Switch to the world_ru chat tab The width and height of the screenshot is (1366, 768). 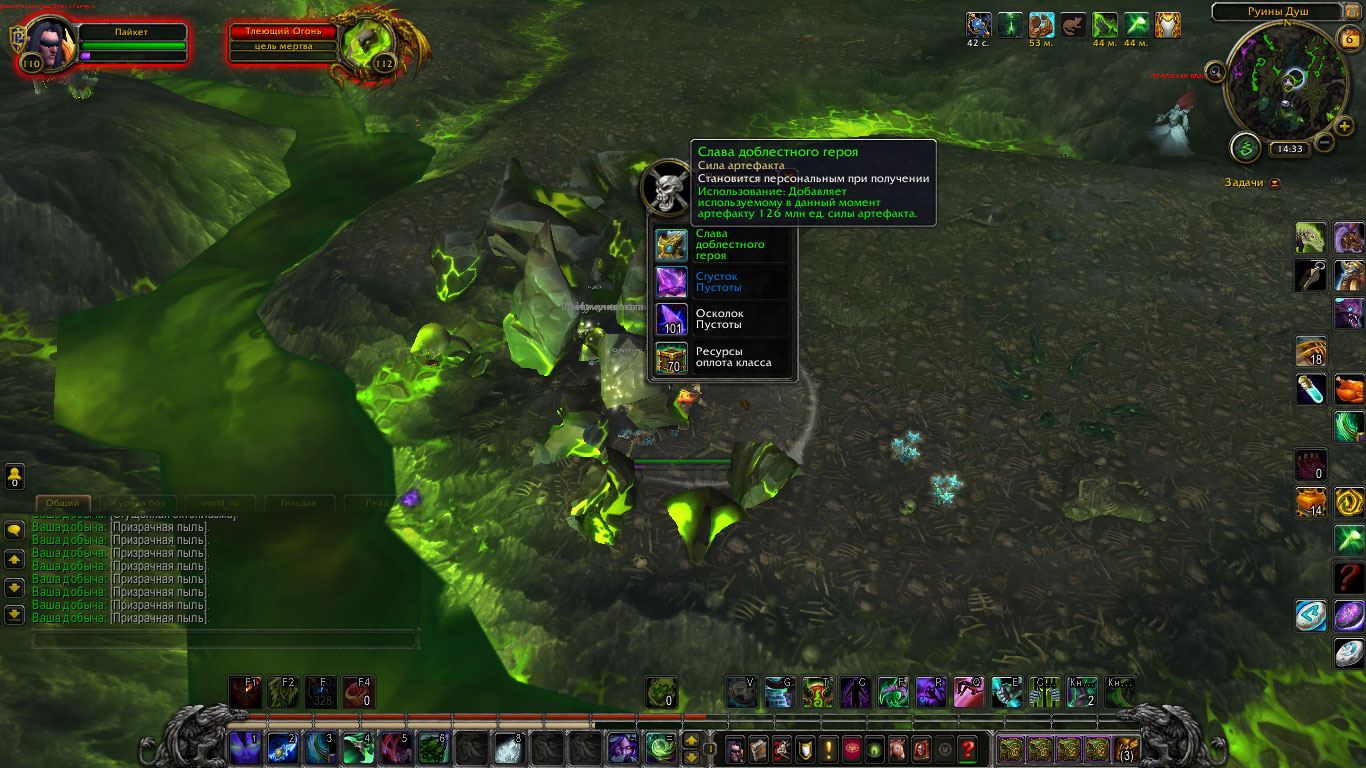[x=219, y=503]
